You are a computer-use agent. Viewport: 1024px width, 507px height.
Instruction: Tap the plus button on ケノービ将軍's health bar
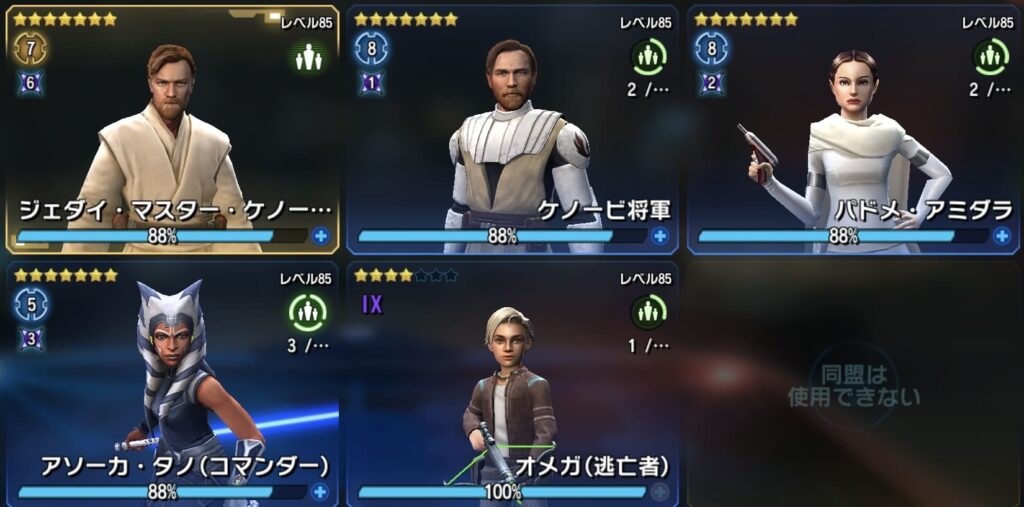(660, 236)
